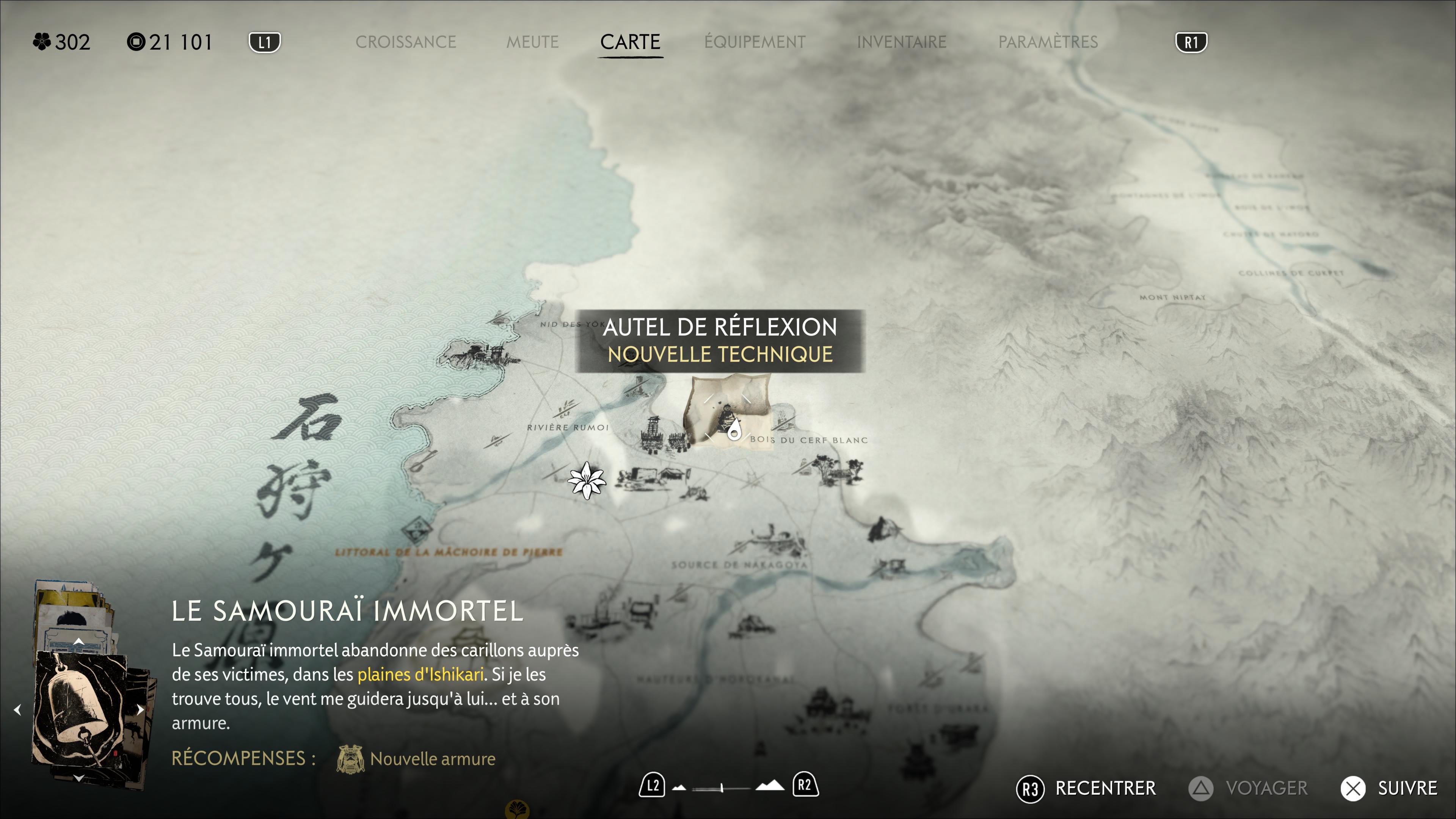The height and width of the screenshot is (819, 1456).
Task: Go to the Équipement tab
Action: point(755,42)
